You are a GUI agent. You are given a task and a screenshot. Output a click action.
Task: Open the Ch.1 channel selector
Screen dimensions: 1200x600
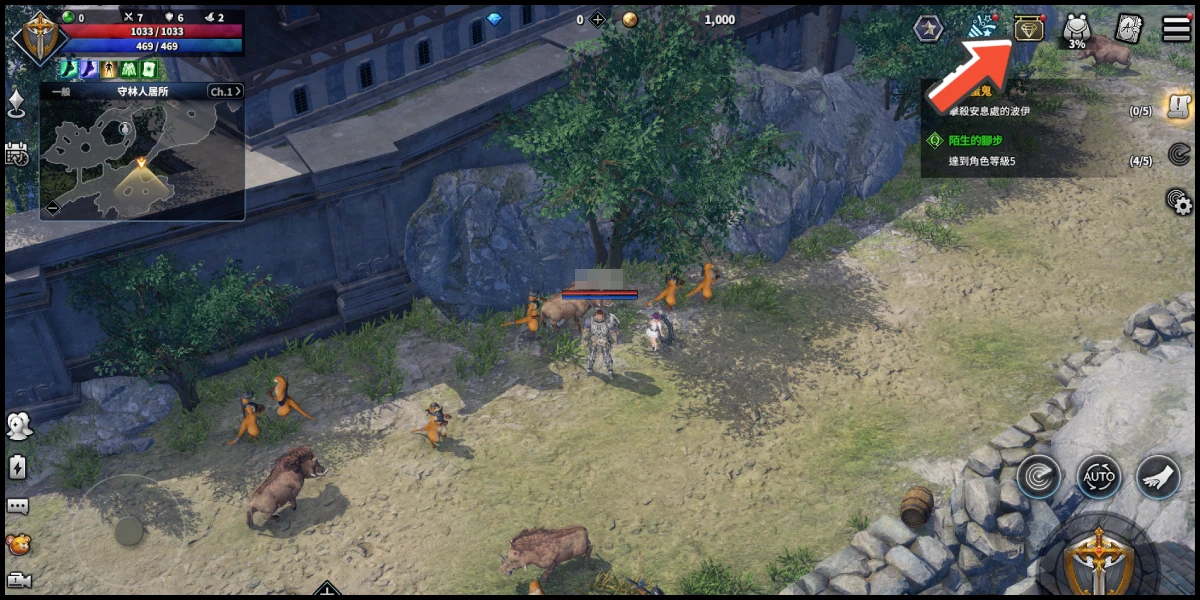click(x=222, y=92)
